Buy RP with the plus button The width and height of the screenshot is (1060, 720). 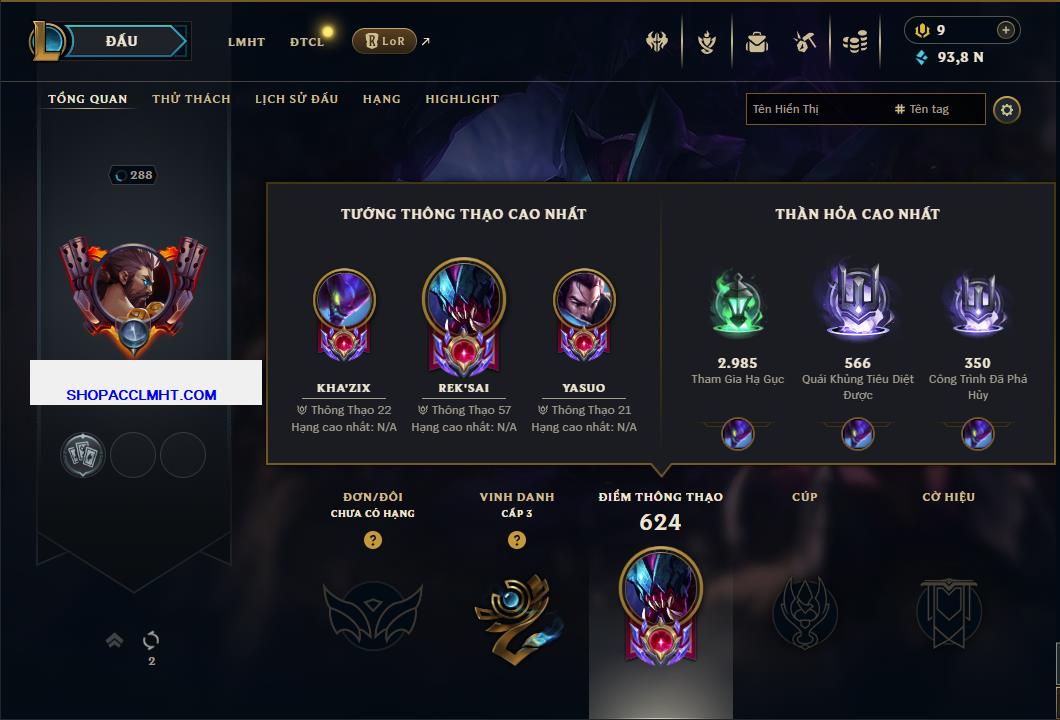[x=1006, y=30]
